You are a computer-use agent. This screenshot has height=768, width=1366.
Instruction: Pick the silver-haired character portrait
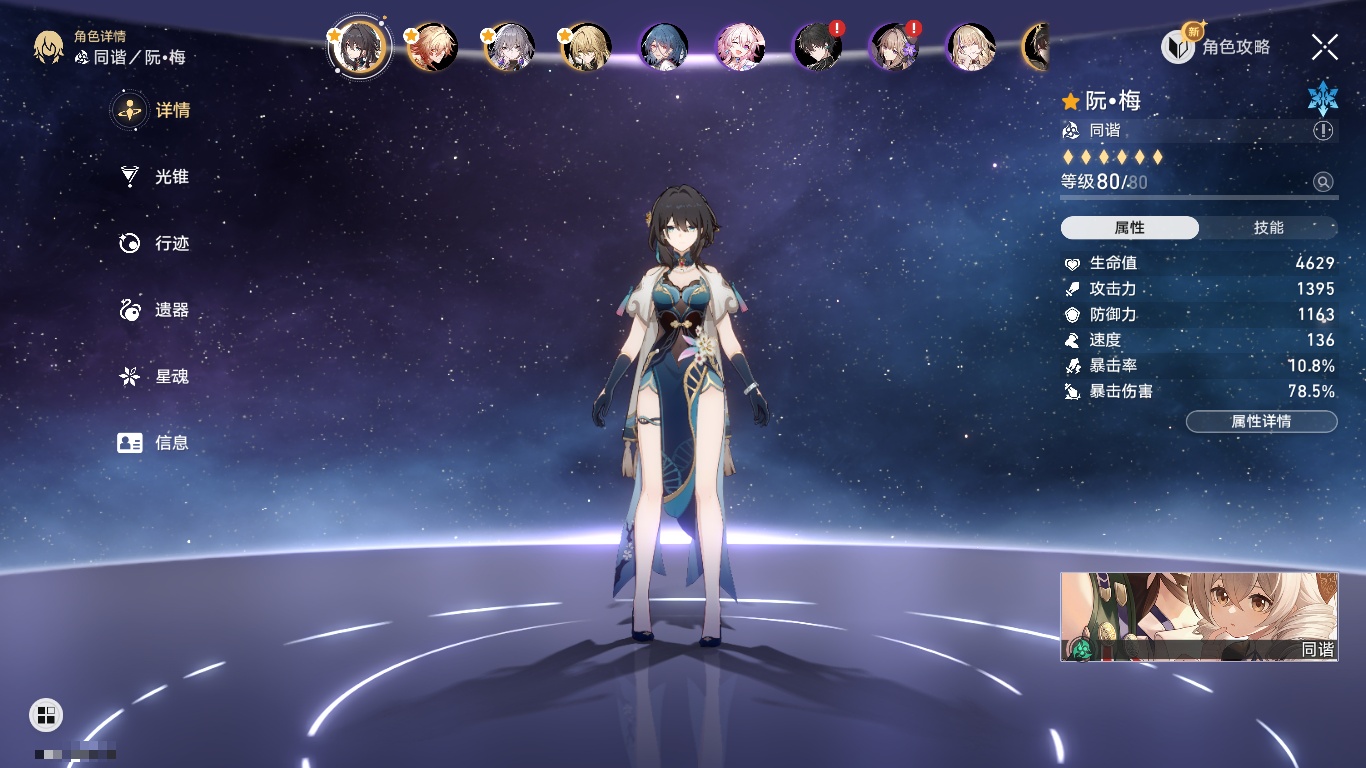tap(510, 47)
